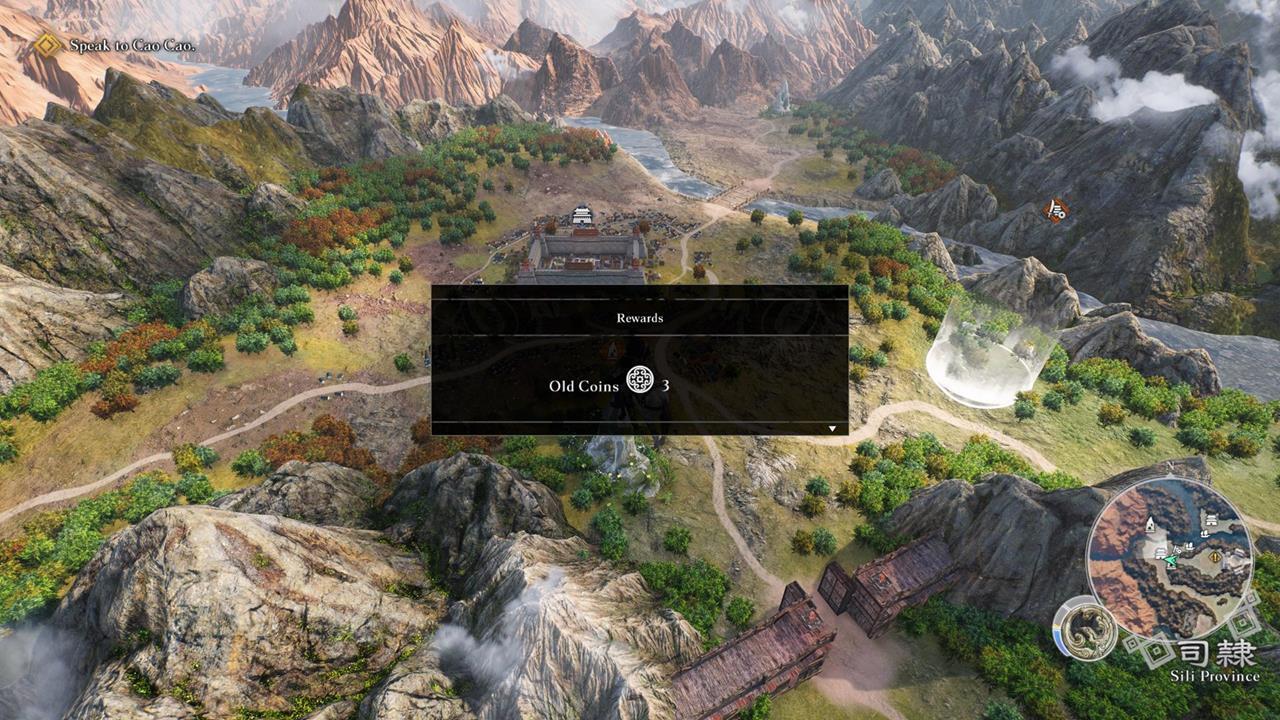Click the settlement buildings icon on the minimap
Image resolution: width=1280 pixels, height=720 pixels.
point(1161,553)
